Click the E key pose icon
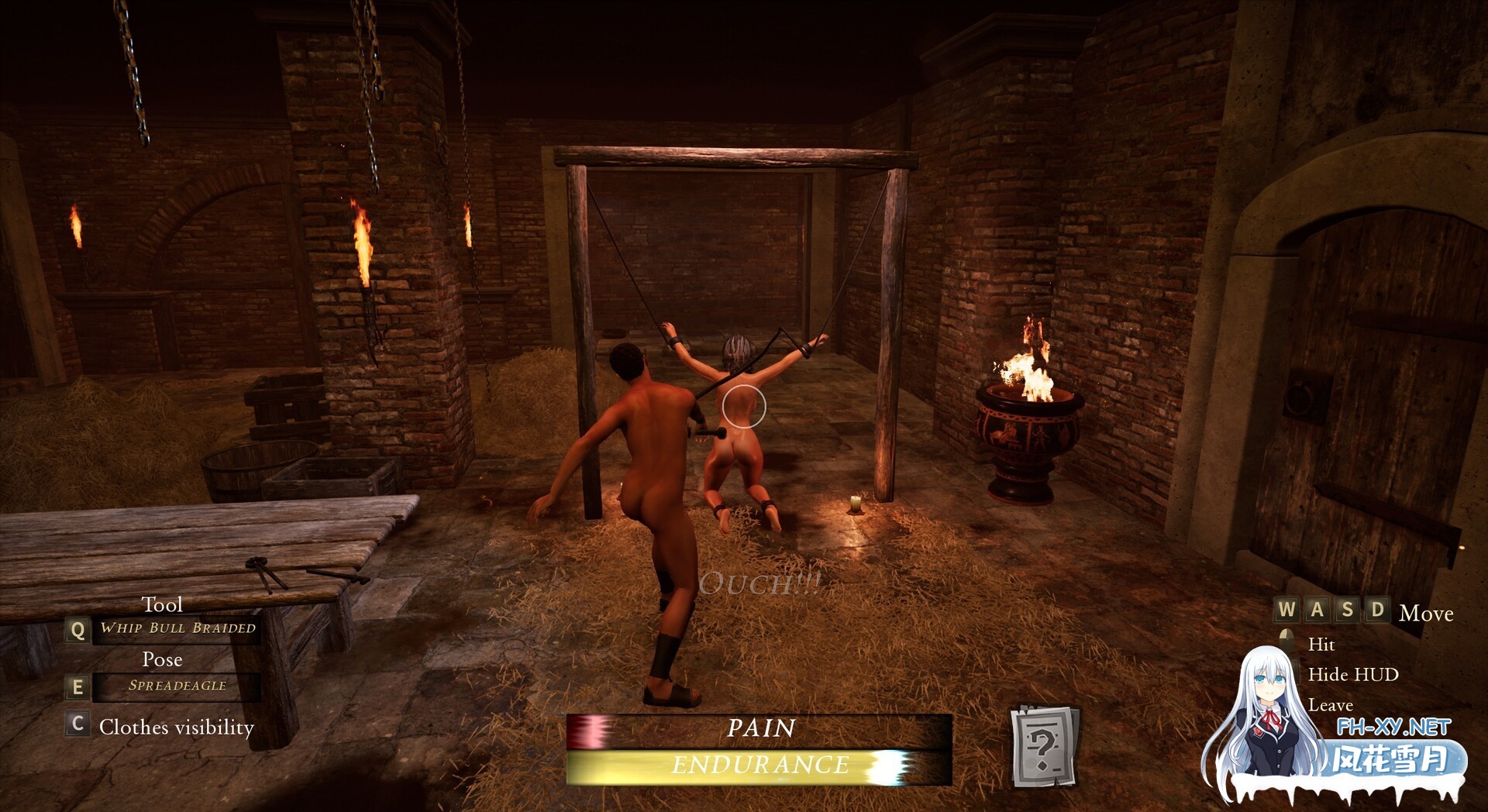 pos(77,685)
